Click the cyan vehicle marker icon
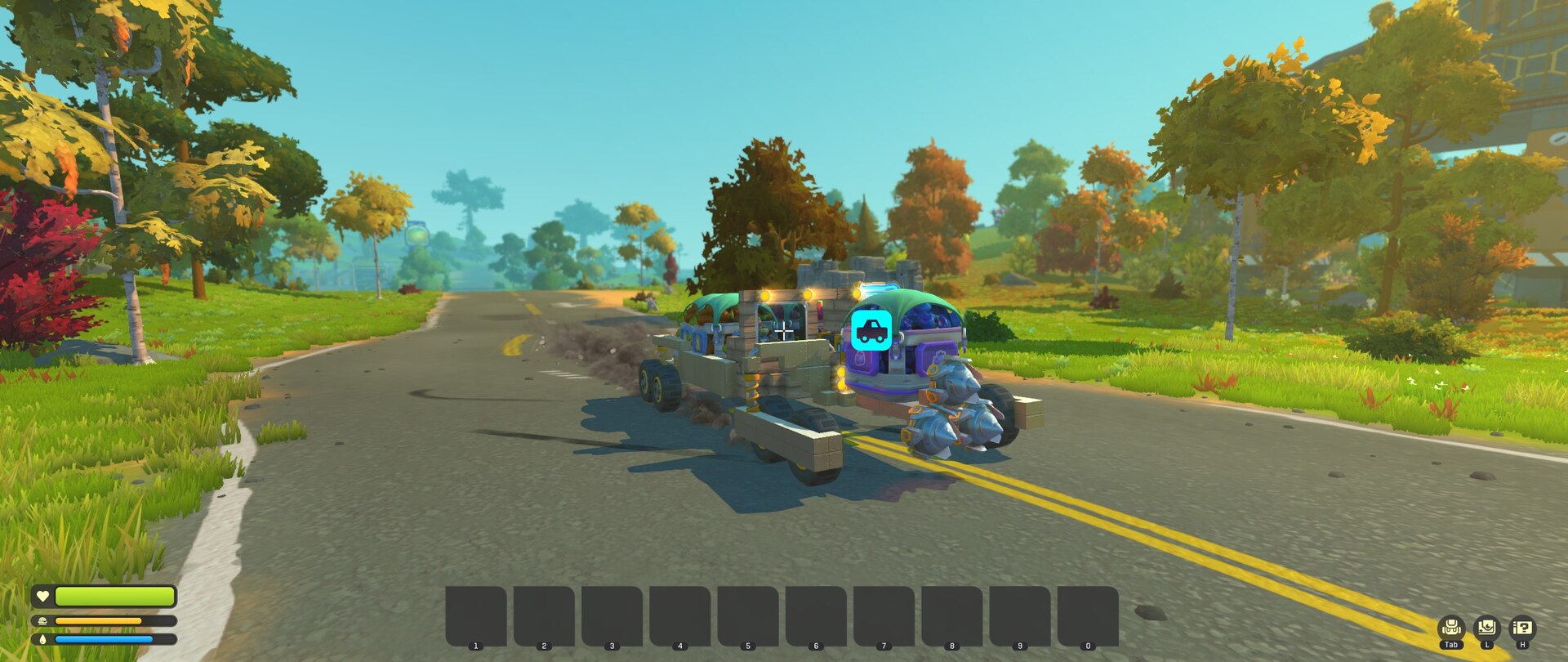This screenshot has width=1568, height=662. tap(871, 329)
